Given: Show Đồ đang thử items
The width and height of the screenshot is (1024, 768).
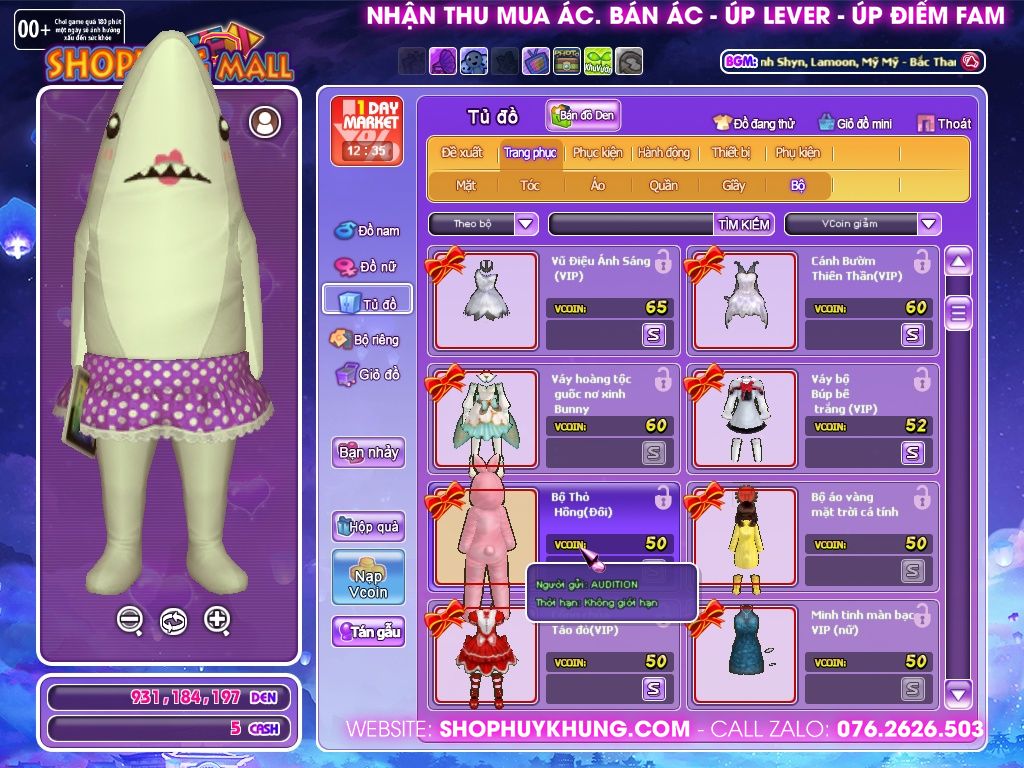Looking at the screenshot, I should coord(754,124).
